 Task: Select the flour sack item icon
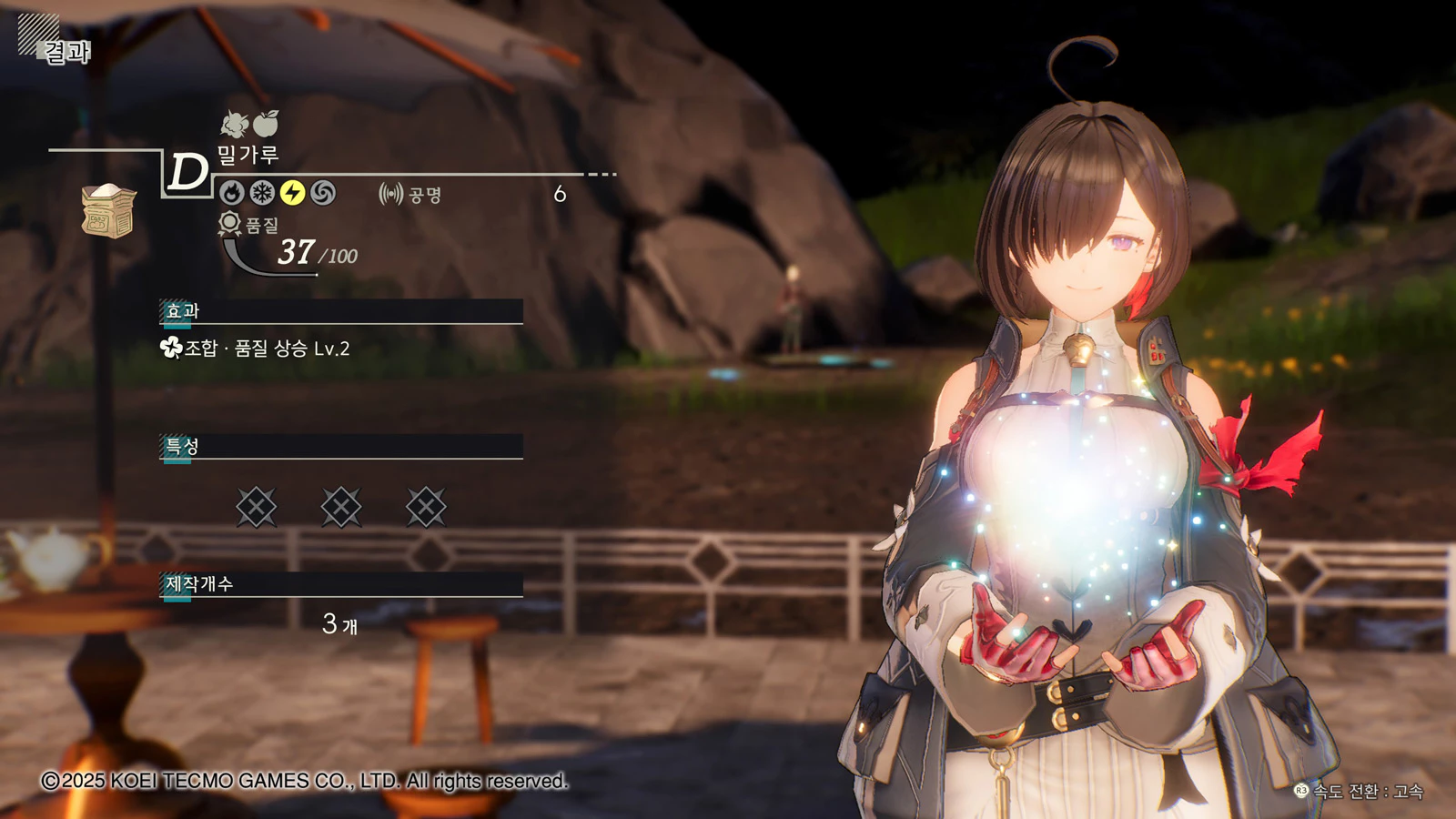(108, 210)
